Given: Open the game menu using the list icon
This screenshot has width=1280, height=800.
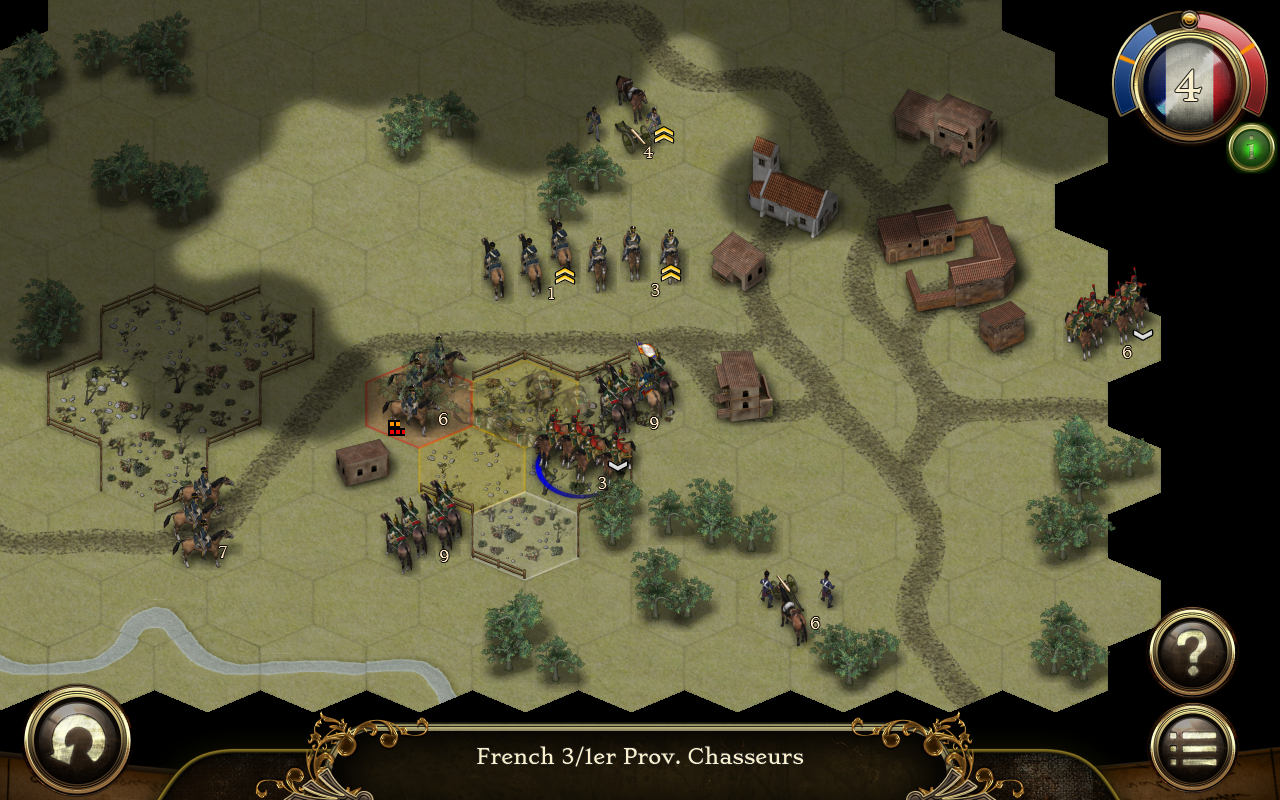Looking at the screenshot, I should pos(1192,742).
